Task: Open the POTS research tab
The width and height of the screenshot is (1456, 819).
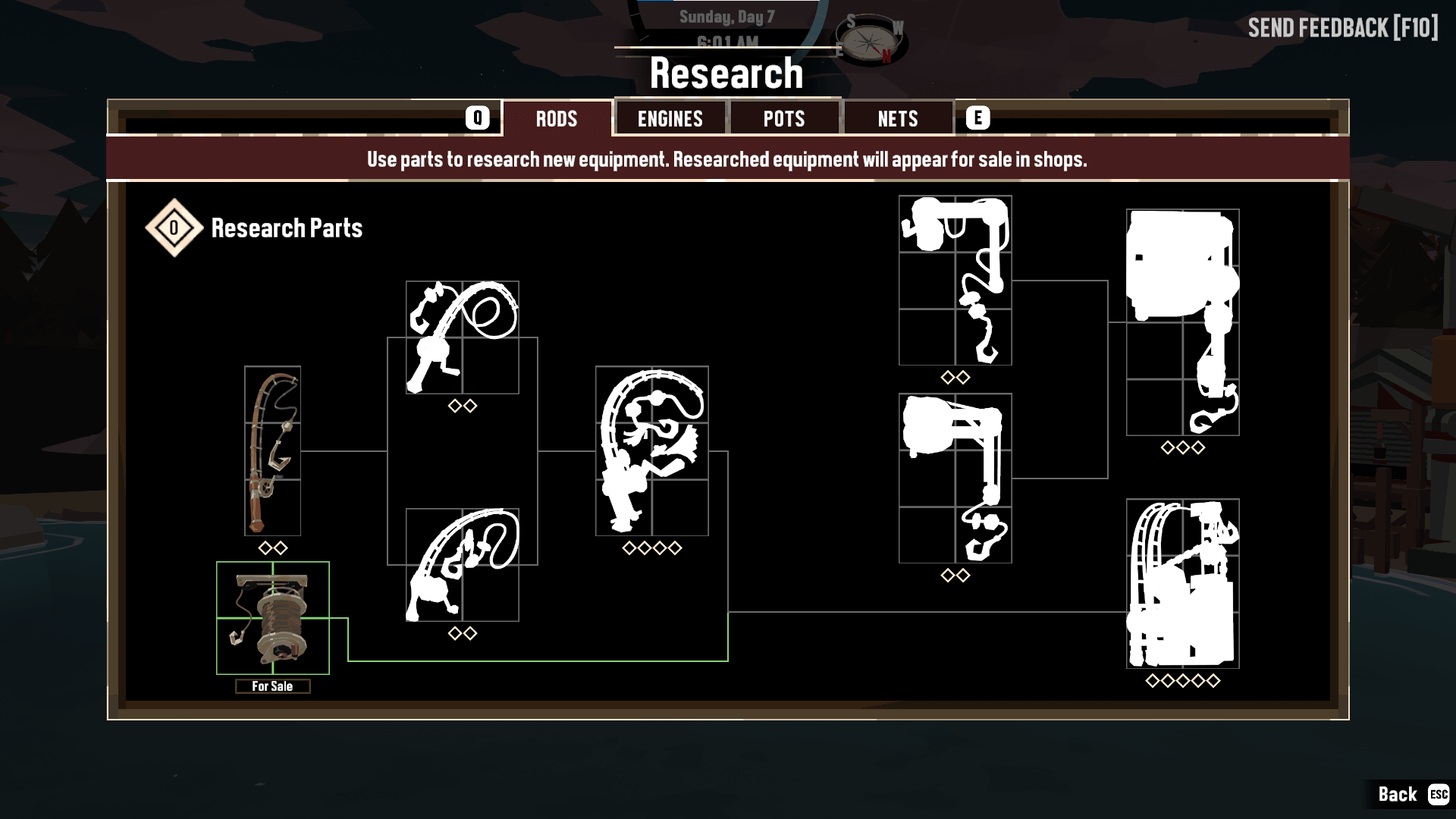Action: [x=784, y=118]
